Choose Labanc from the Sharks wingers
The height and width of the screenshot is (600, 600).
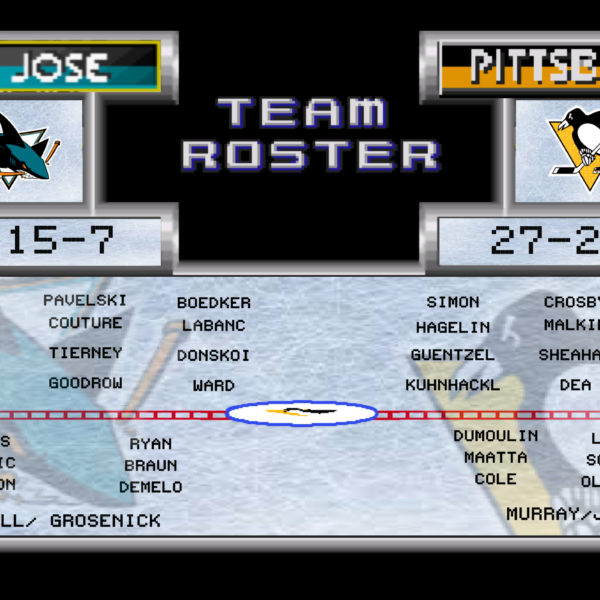pos(213,325)
